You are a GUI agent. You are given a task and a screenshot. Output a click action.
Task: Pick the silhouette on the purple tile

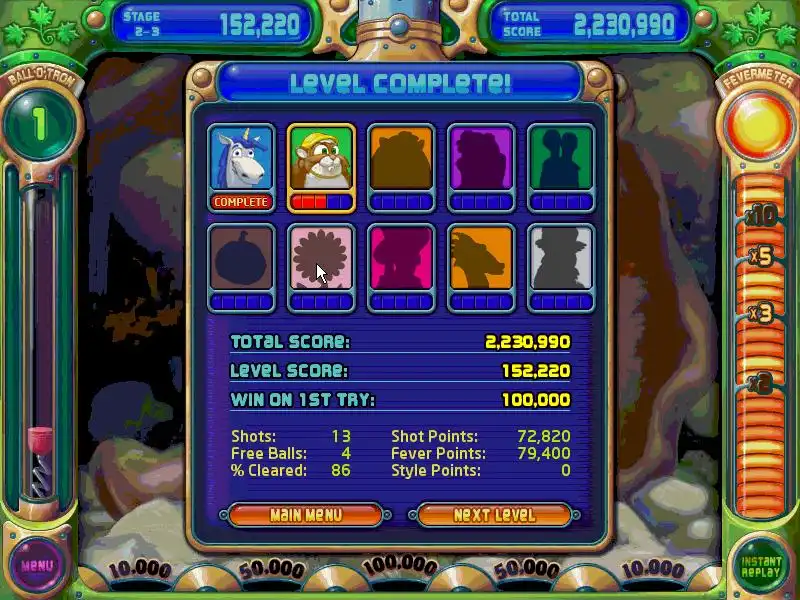point(481,159)
